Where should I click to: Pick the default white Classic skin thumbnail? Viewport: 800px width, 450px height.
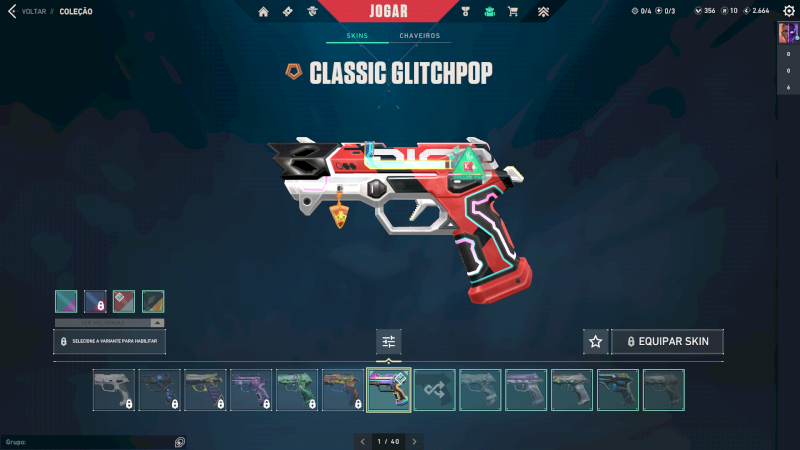(x=114, y=390)
